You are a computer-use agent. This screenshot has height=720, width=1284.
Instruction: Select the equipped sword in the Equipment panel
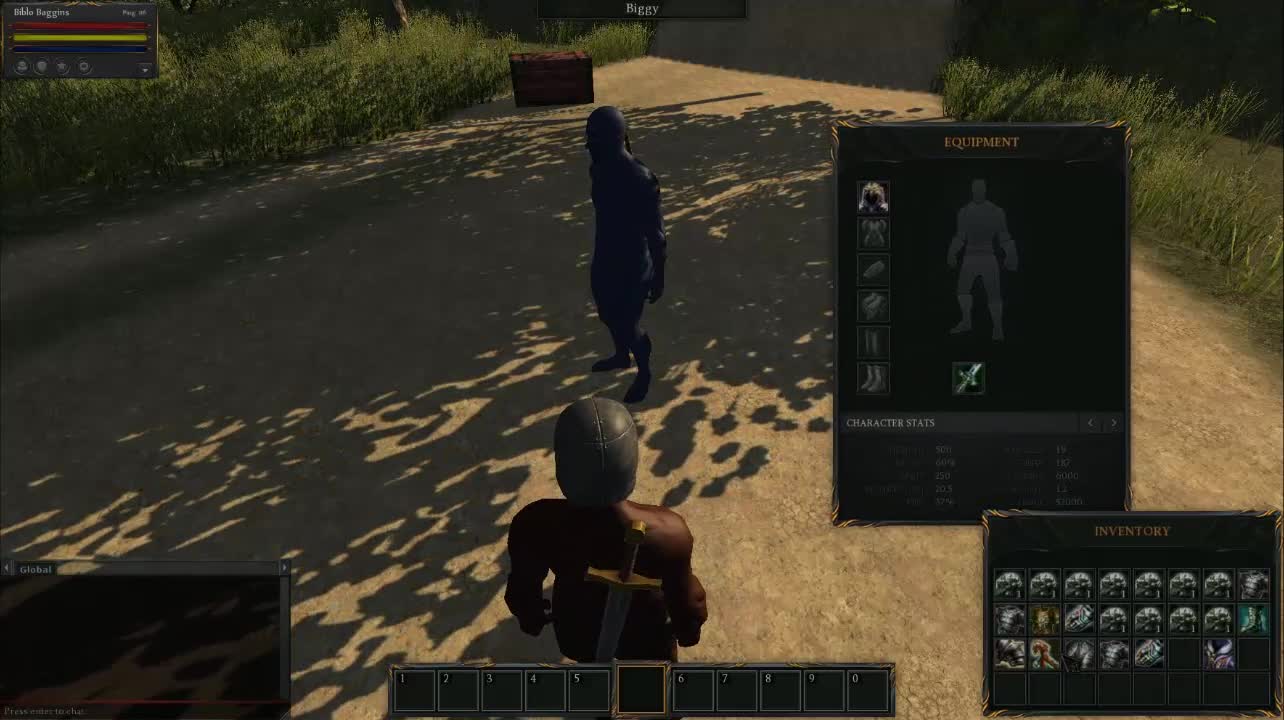968,377
